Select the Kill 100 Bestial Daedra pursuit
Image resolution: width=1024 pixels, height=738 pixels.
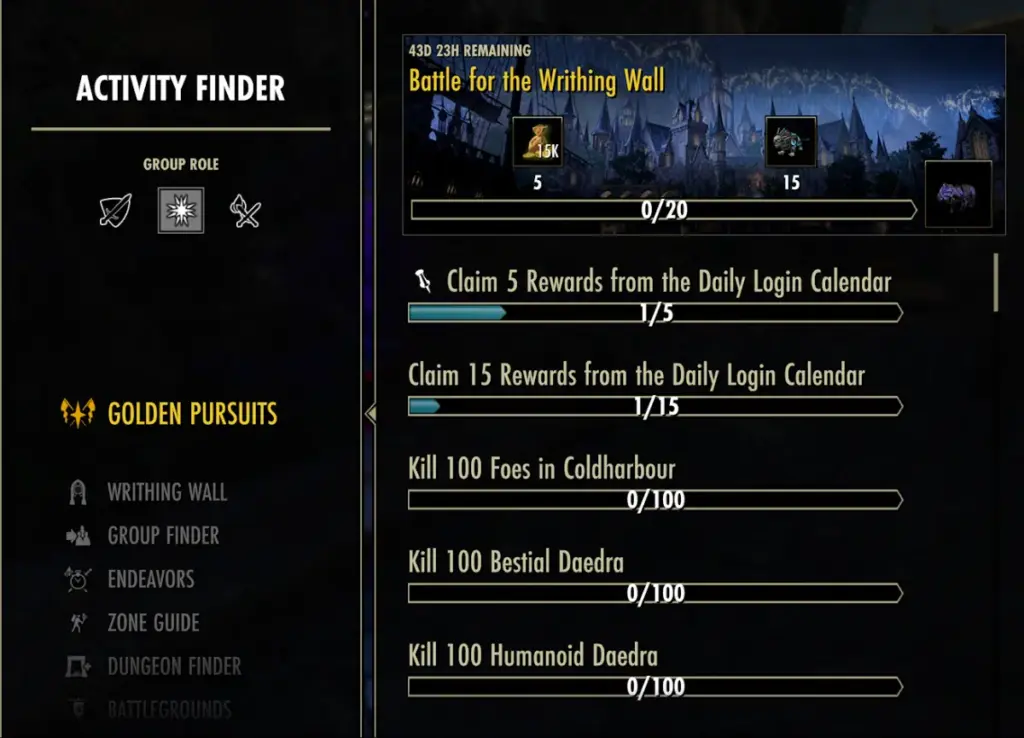coord(516,562)
